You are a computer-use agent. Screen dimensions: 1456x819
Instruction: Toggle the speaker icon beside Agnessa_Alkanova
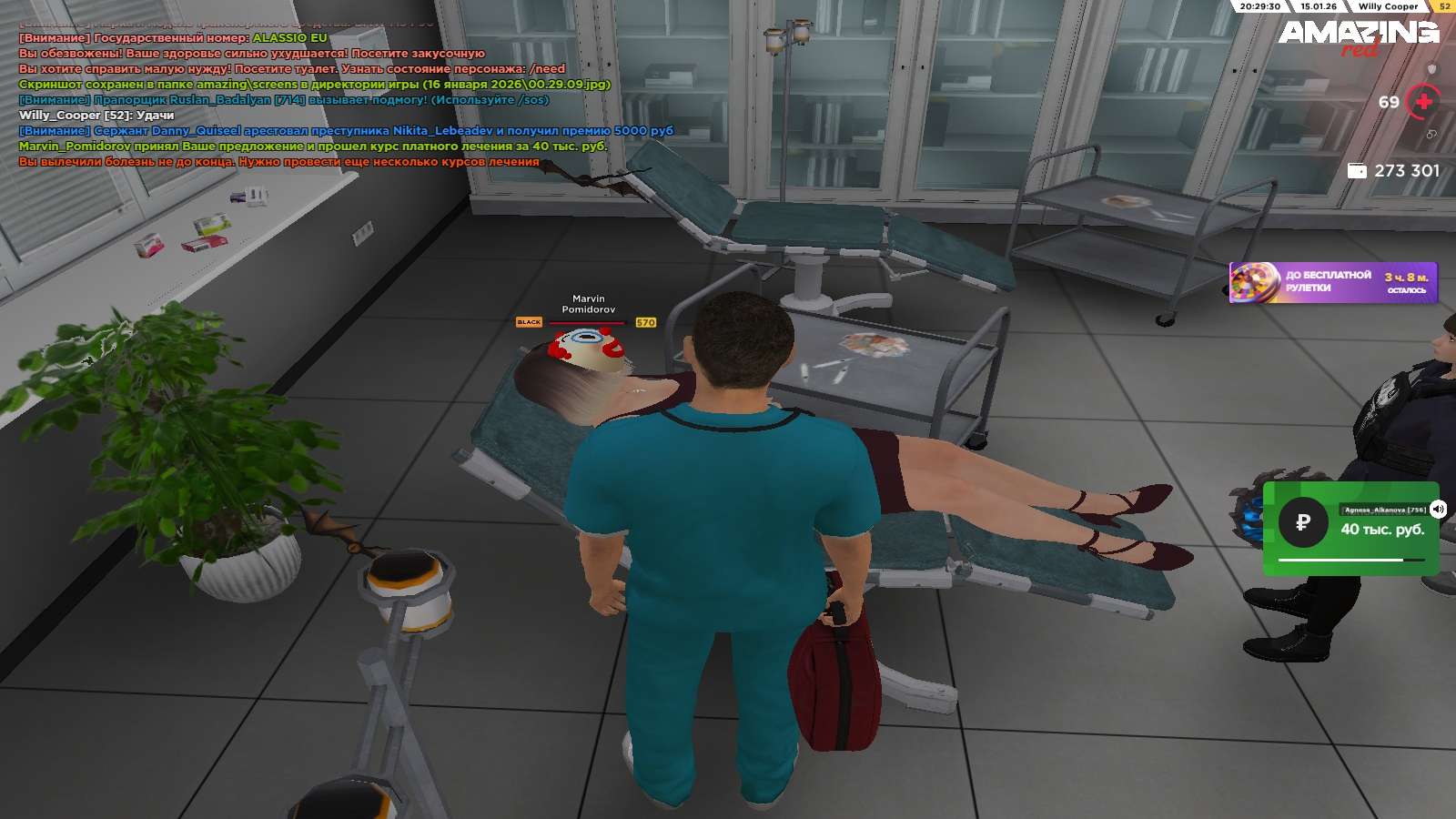tap(1438, 509)
